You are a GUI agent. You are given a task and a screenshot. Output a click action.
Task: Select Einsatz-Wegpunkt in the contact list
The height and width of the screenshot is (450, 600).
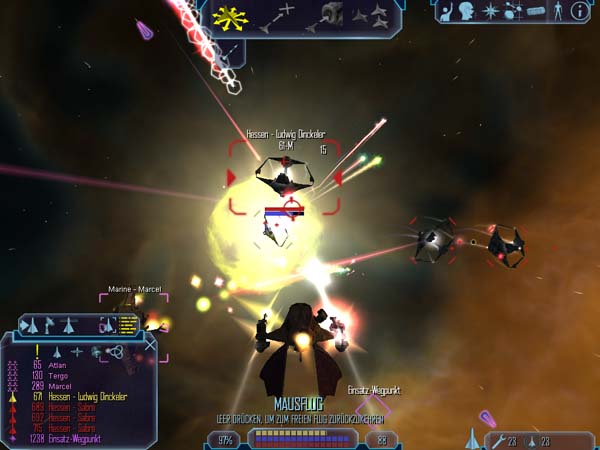point(76,438)
